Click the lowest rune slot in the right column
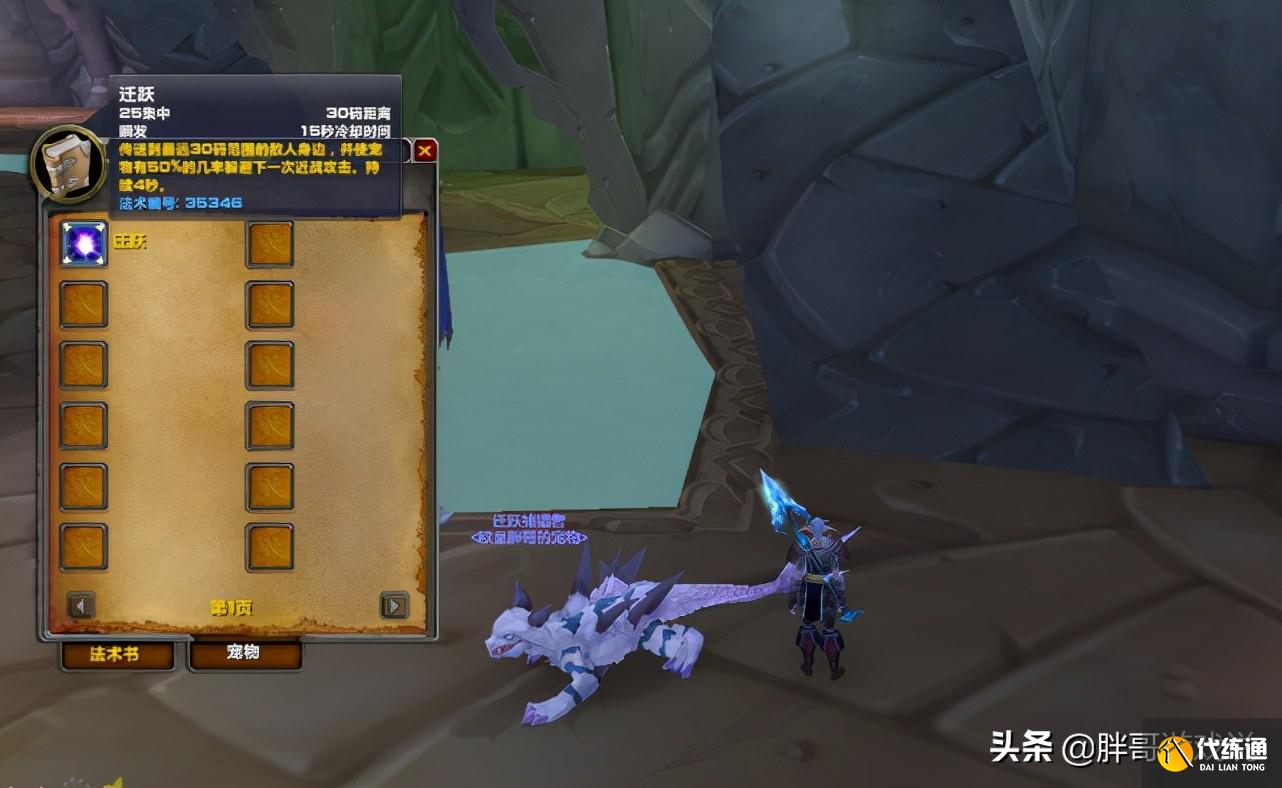The height and width of the screenshot is (788, 1282). point(268,545)
